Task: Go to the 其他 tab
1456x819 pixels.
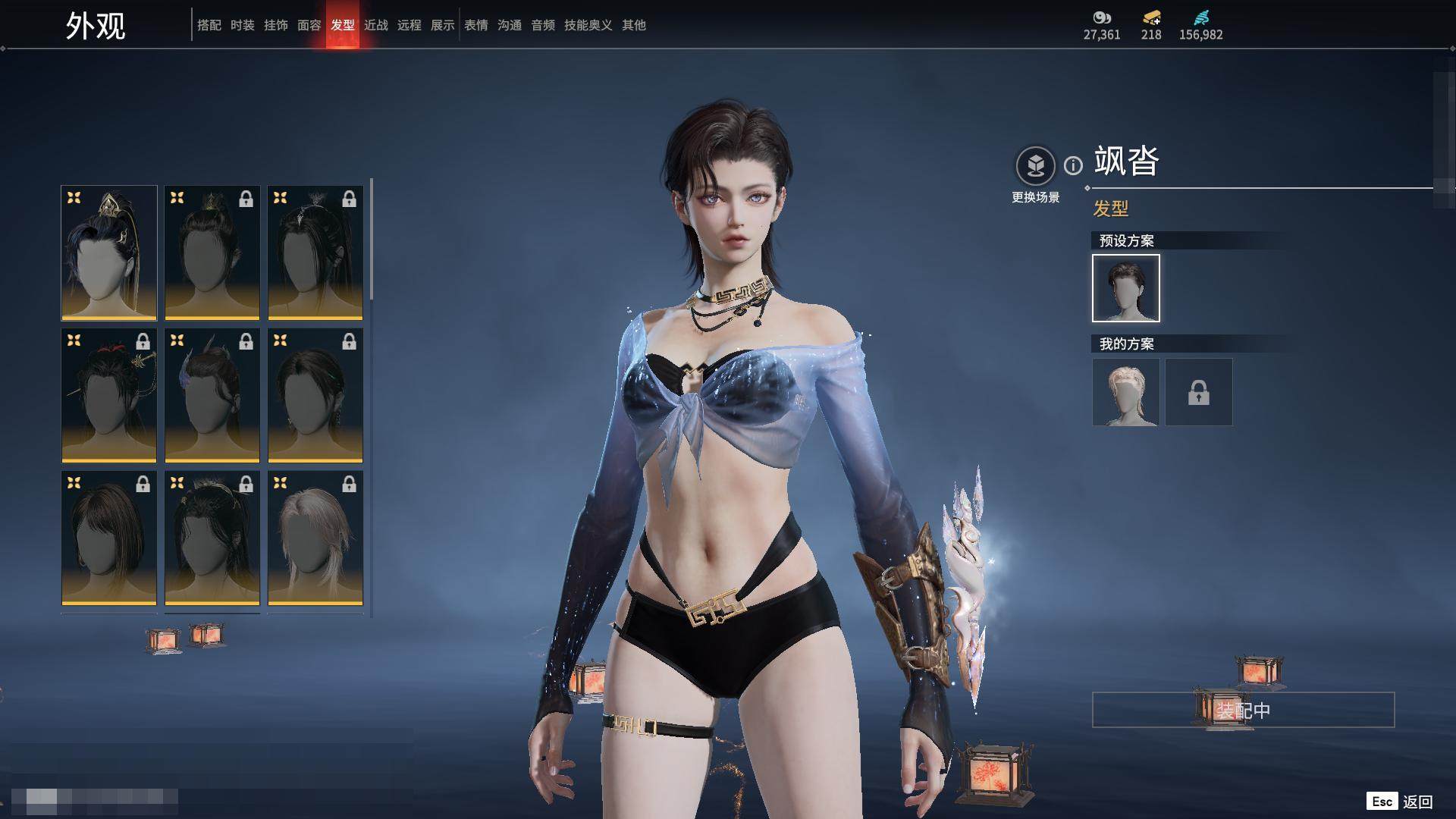Action: 633,25
